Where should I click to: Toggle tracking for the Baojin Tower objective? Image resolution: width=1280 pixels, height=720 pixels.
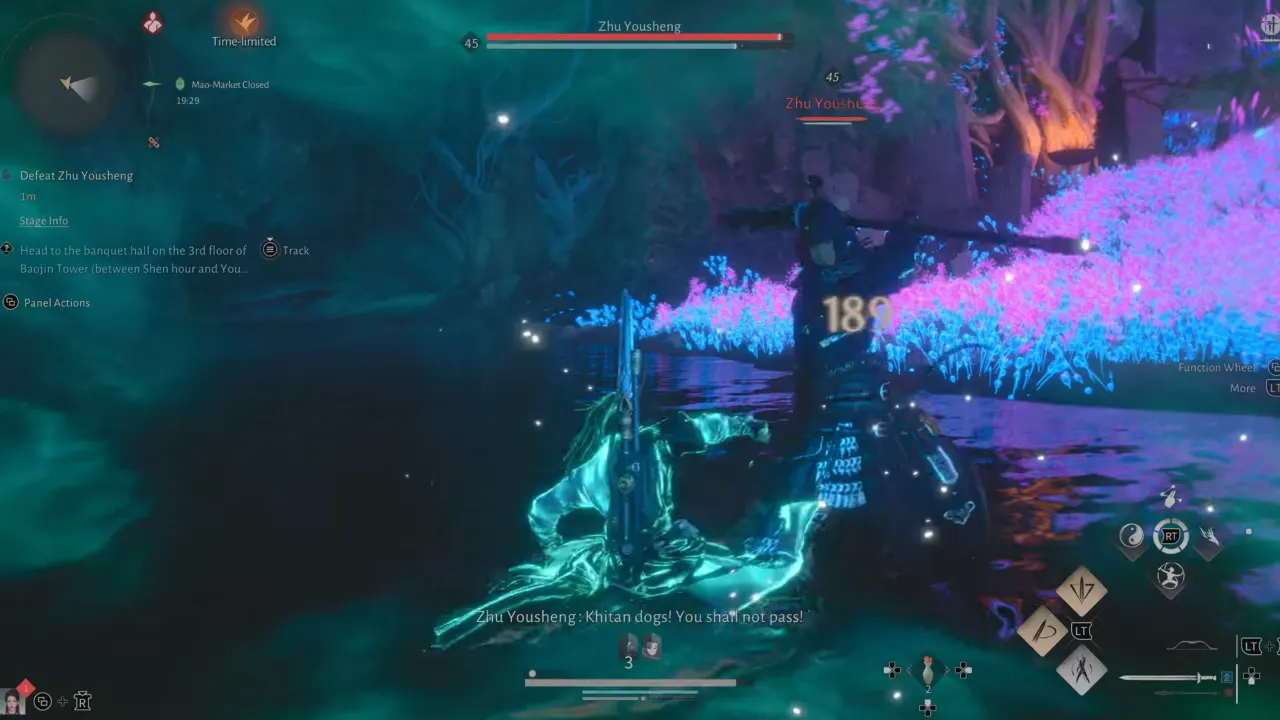click(285, 250)
